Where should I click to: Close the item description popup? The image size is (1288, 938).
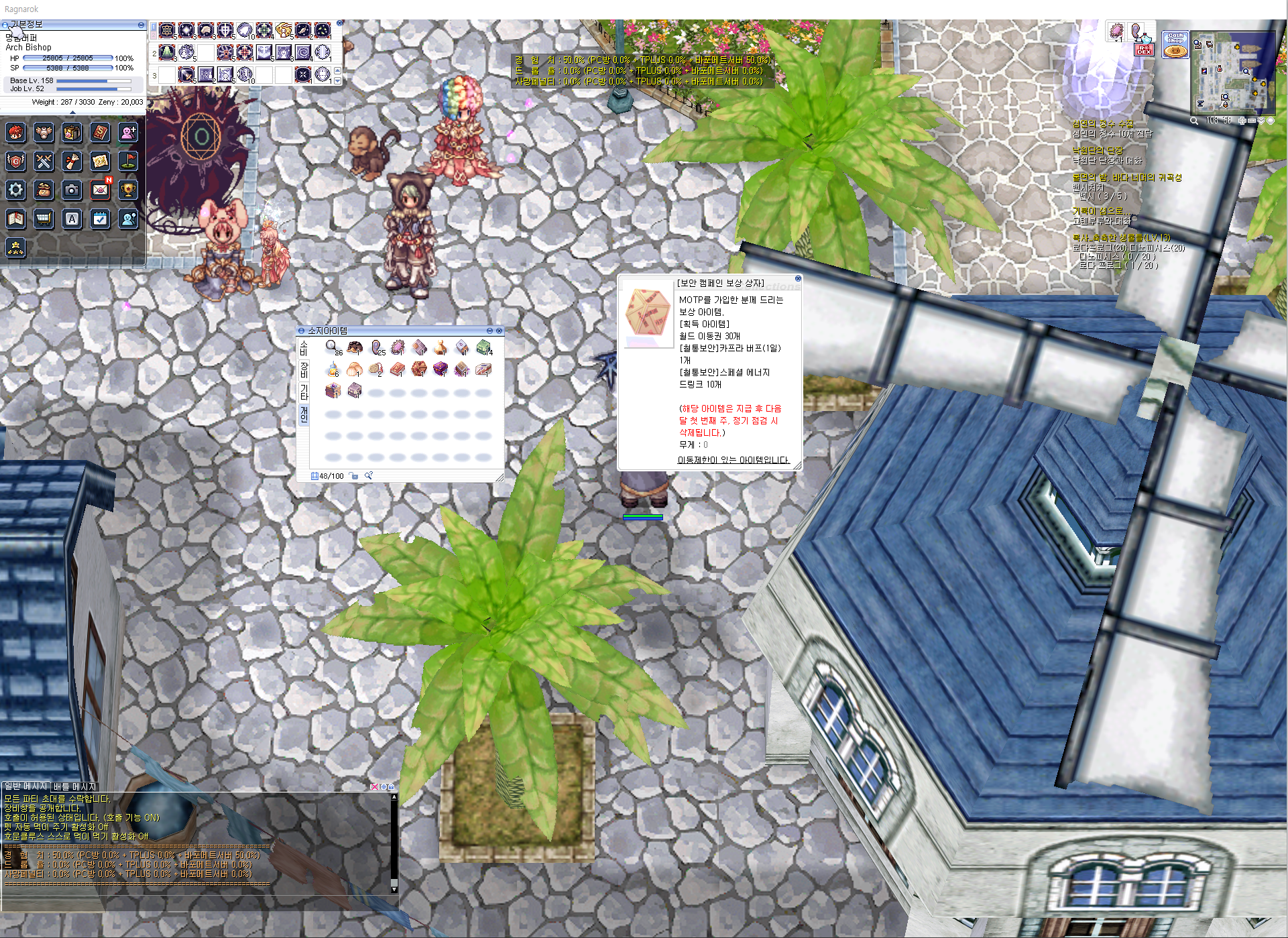click(798, 278)
